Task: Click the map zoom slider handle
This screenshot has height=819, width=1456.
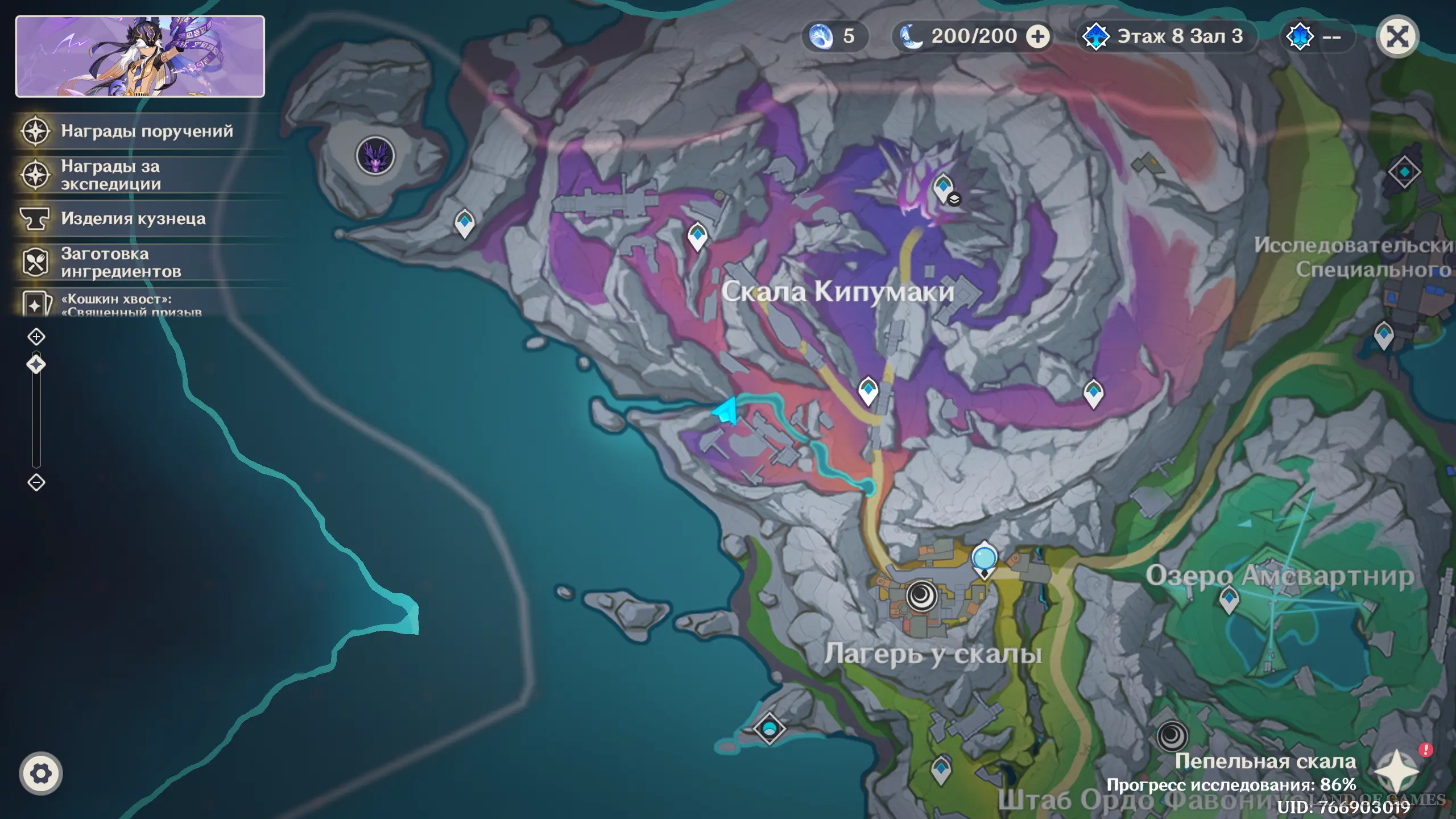Action: 36,365
